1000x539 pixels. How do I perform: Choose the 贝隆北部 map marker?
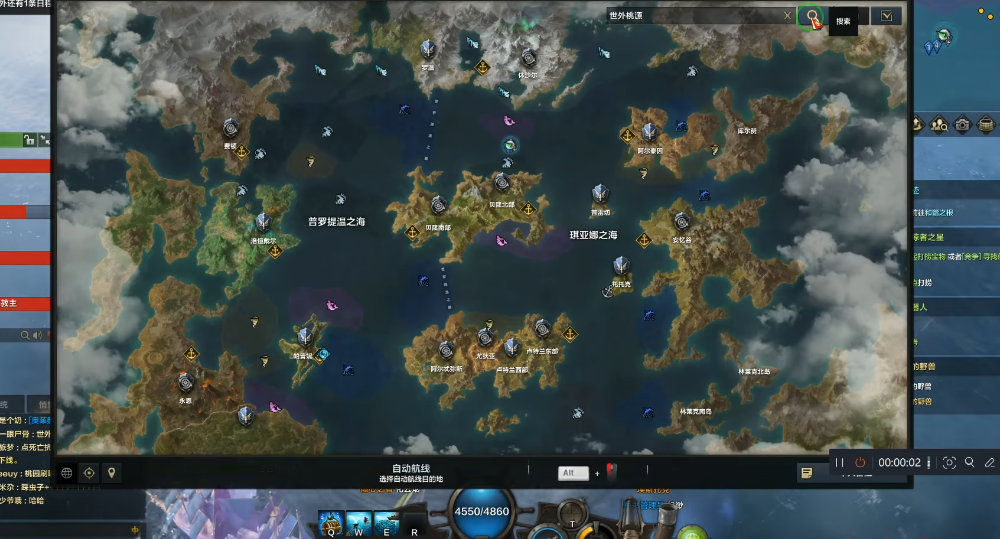501,184
